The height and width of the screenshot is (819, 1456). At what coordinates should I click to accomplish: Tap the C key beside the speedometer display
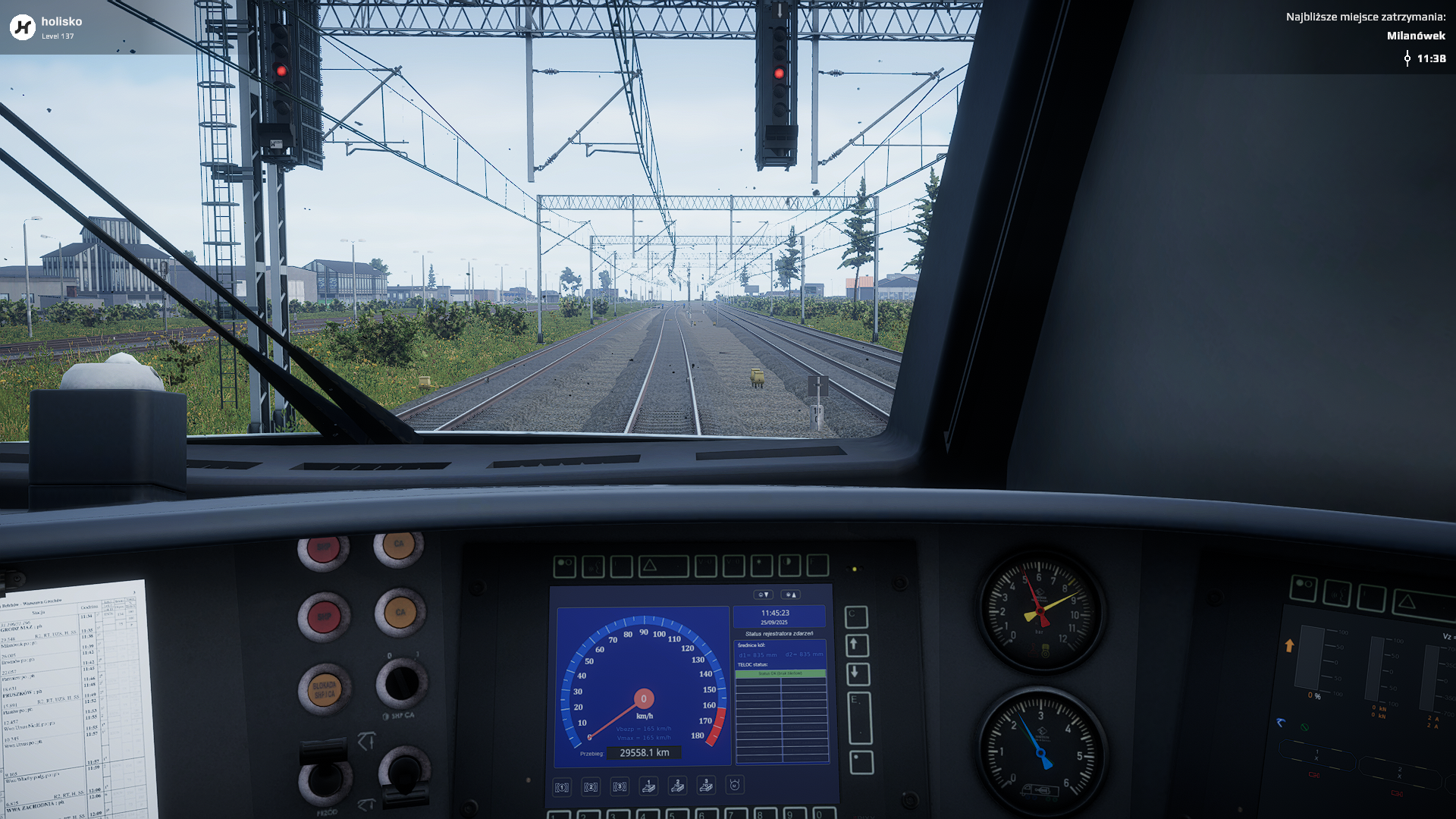point(855,616)
